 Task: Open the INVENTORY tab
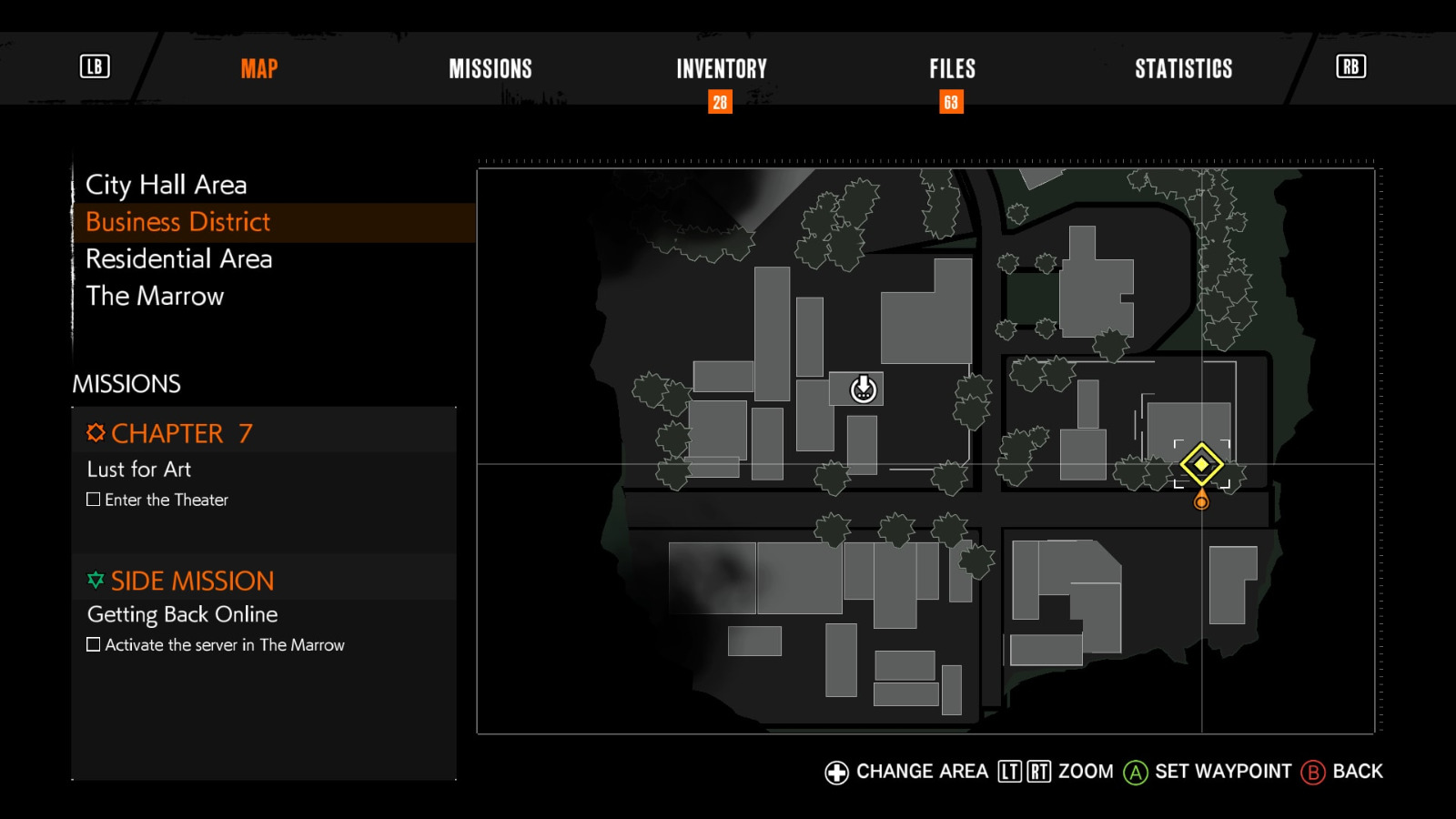tap(720, 68)
